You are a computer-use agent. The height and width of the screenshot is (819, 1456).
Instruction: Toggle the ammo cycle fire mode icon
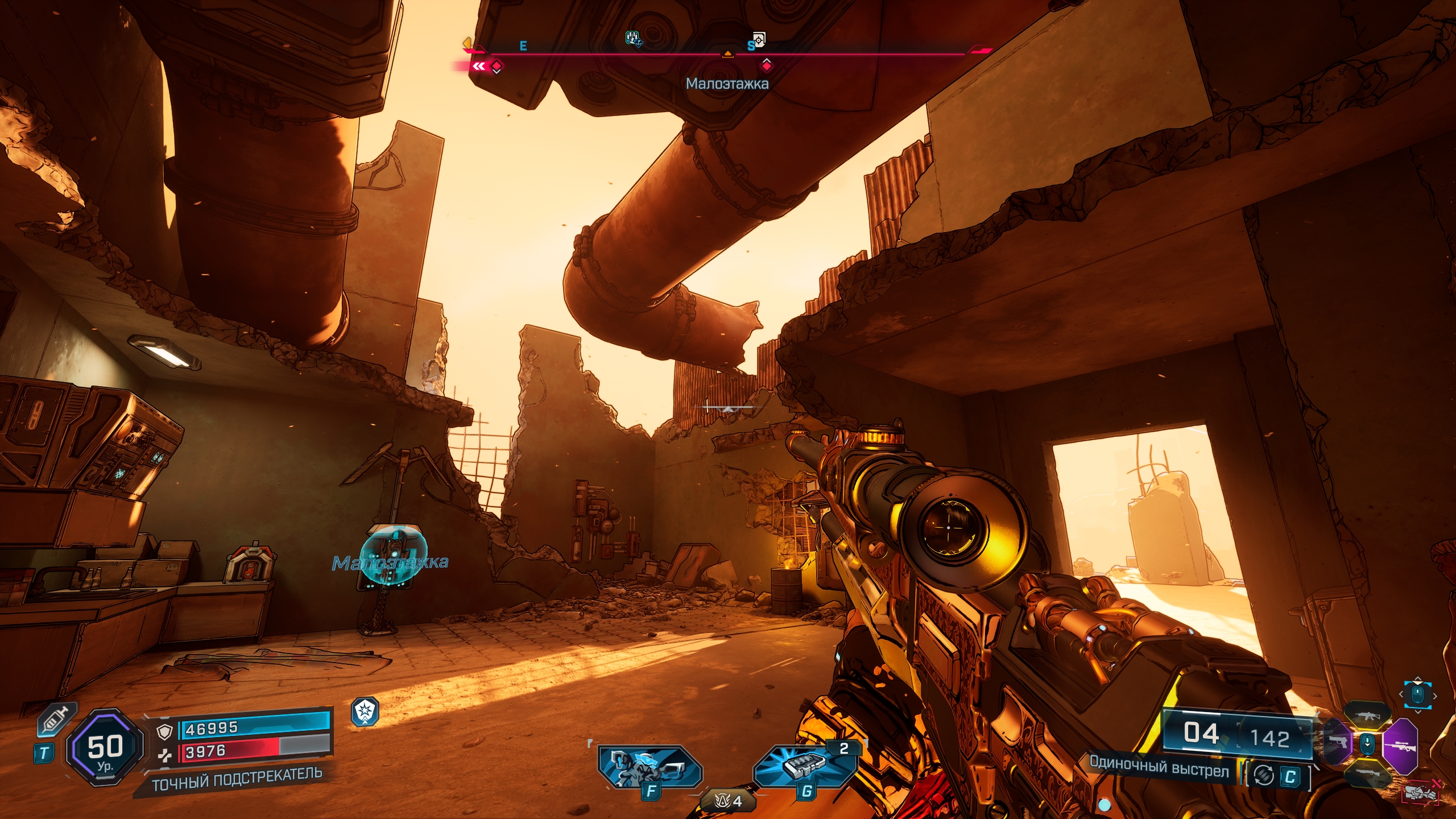(x=1264, y=775)
